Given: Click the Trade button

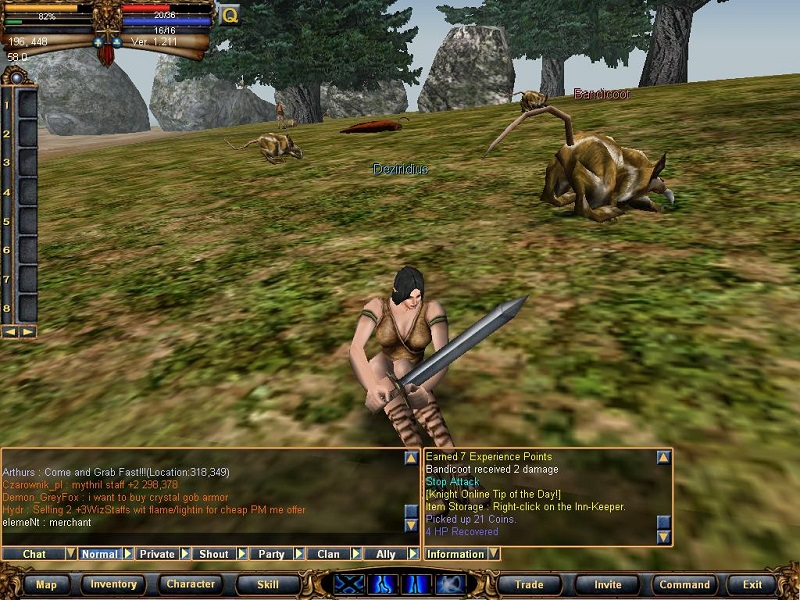Looking at the screenshot, I should [x=529, y=584].
